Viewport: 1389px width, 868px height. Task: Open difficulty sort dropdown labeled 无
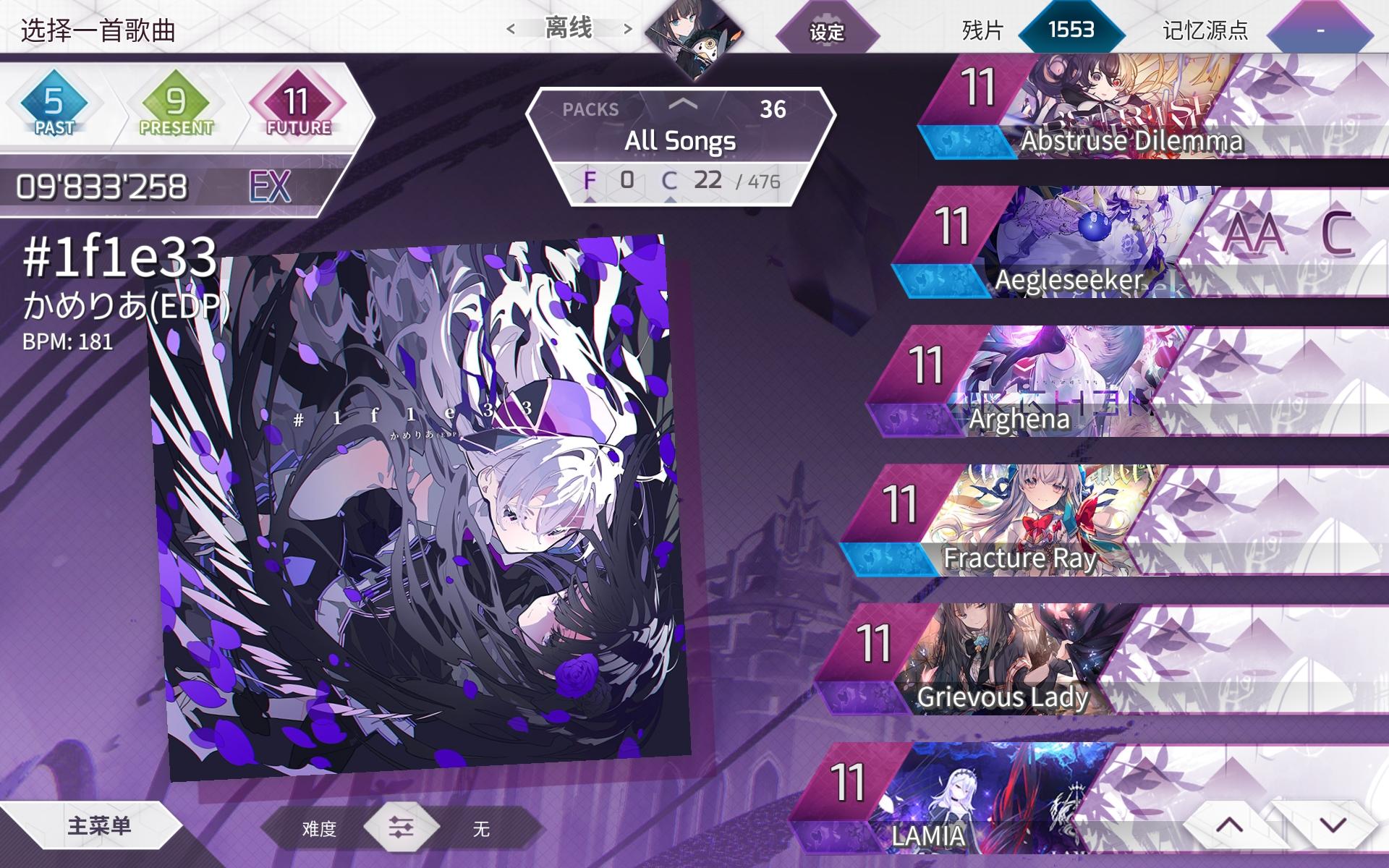tap(481, 830)
